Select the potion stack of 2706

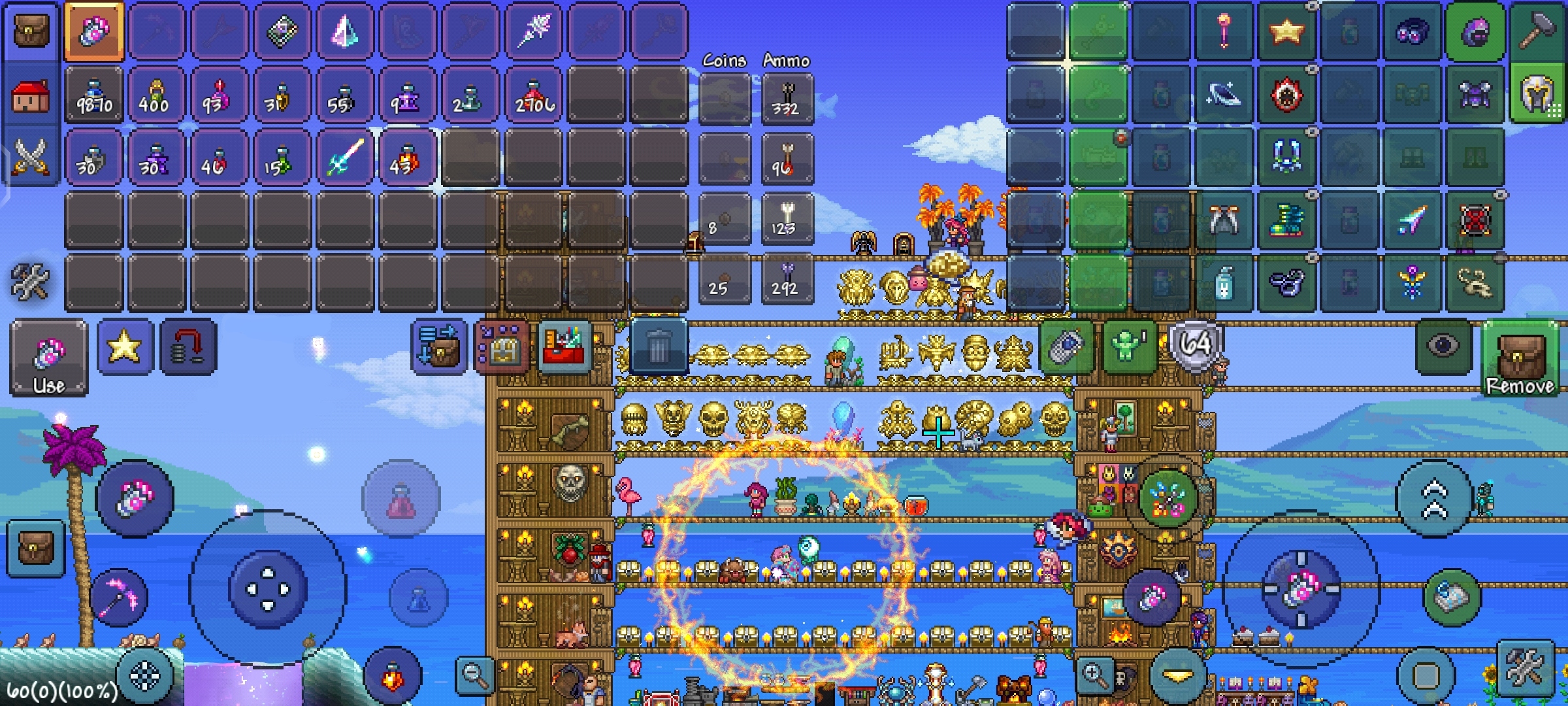[x=534, y=95]
